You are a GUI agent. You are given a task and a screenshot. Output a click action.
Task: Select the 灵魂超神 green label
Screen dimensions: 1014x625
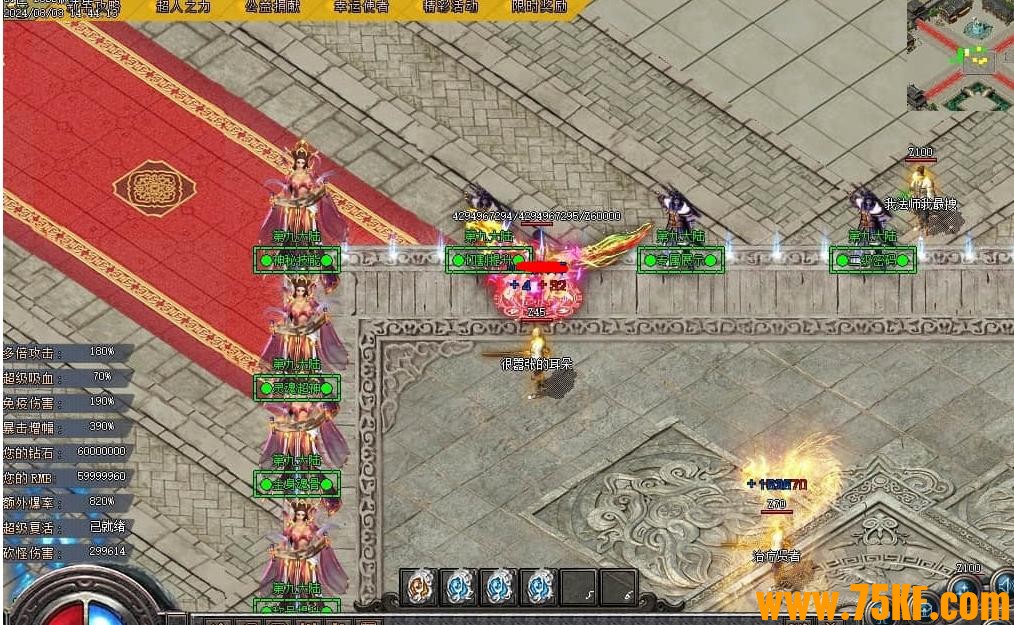(296, 387)
